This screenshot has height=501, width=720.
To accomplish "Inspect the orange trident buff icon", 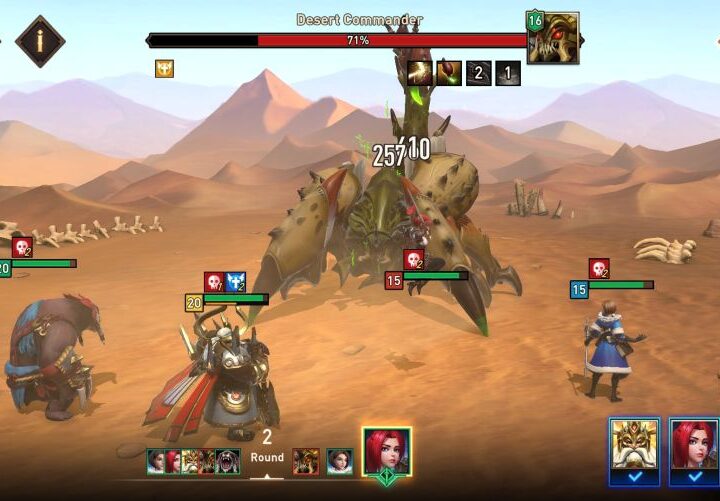I will 164,69.
